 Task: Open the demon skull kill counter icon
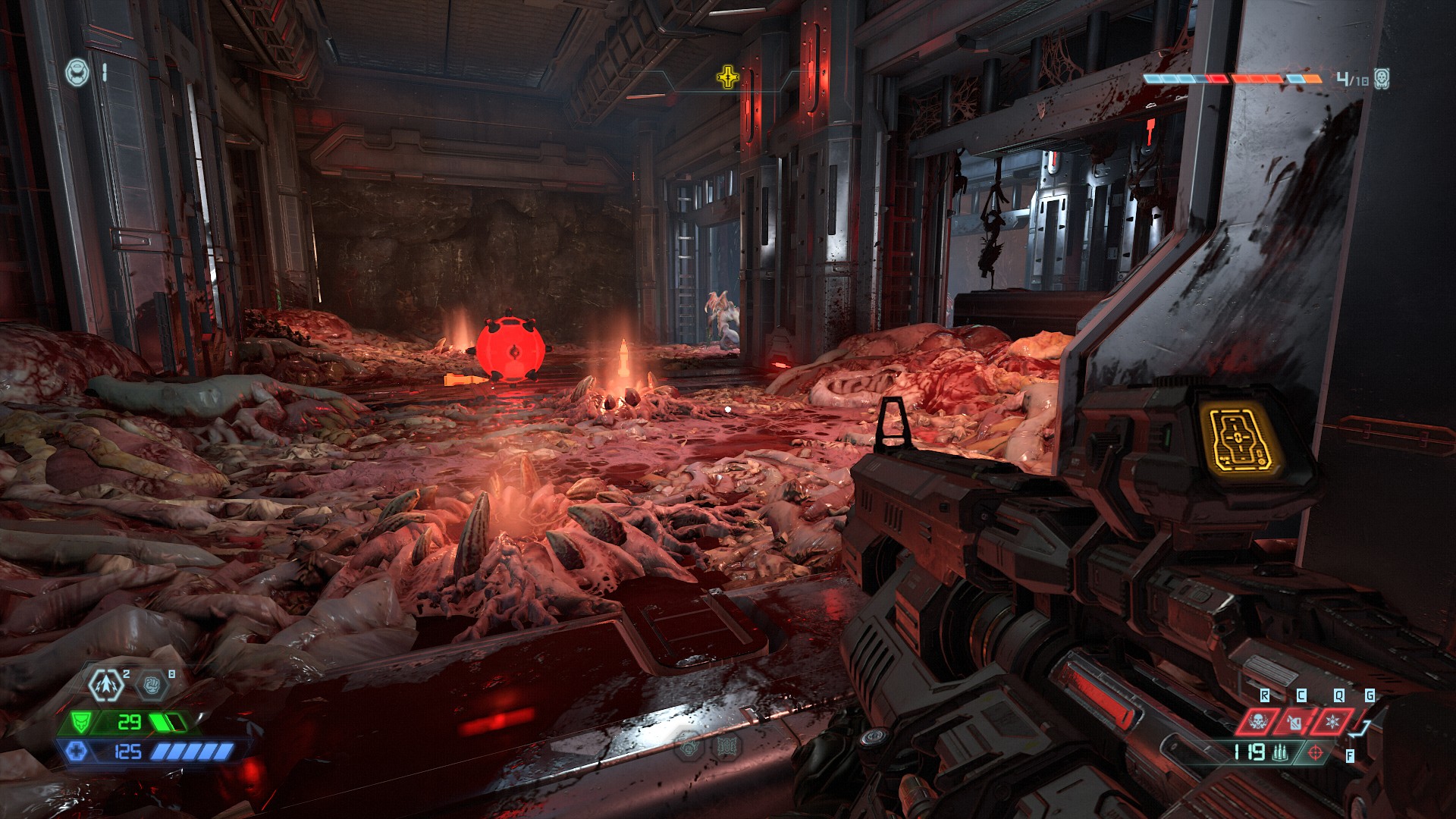[1382, 78]
